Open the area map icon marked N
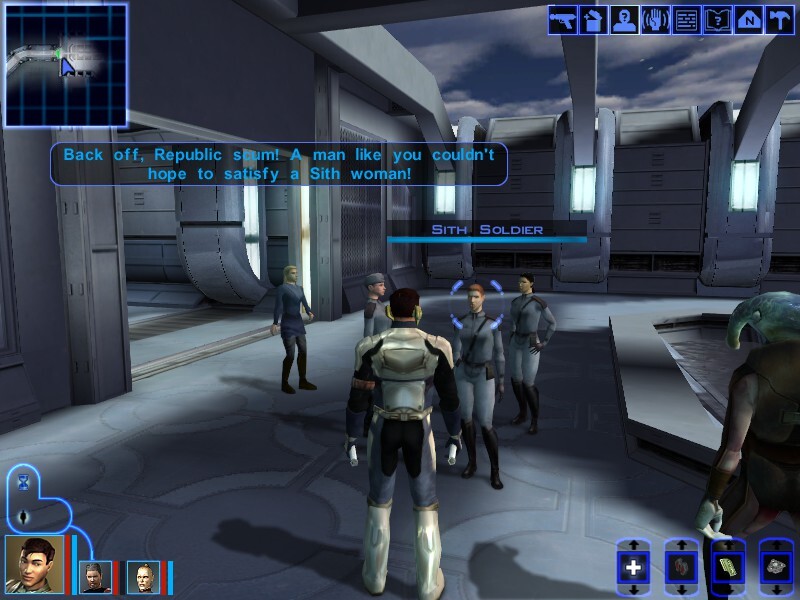 tap(748, 20)
